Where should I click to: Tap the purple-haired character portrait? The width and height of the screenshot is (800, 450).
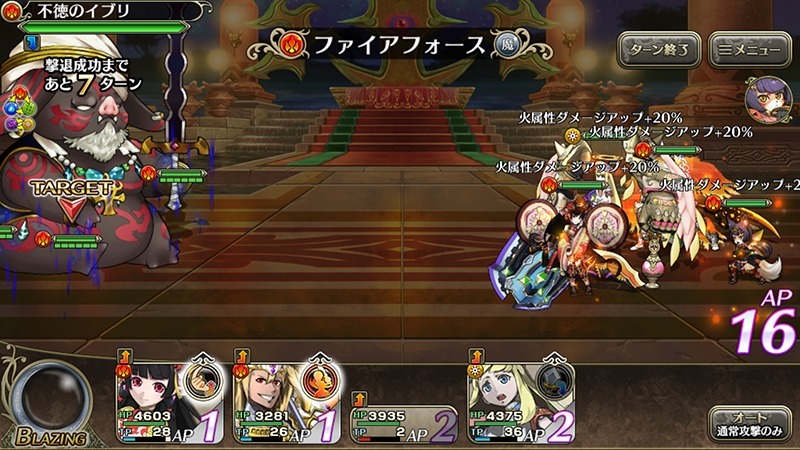768,103
